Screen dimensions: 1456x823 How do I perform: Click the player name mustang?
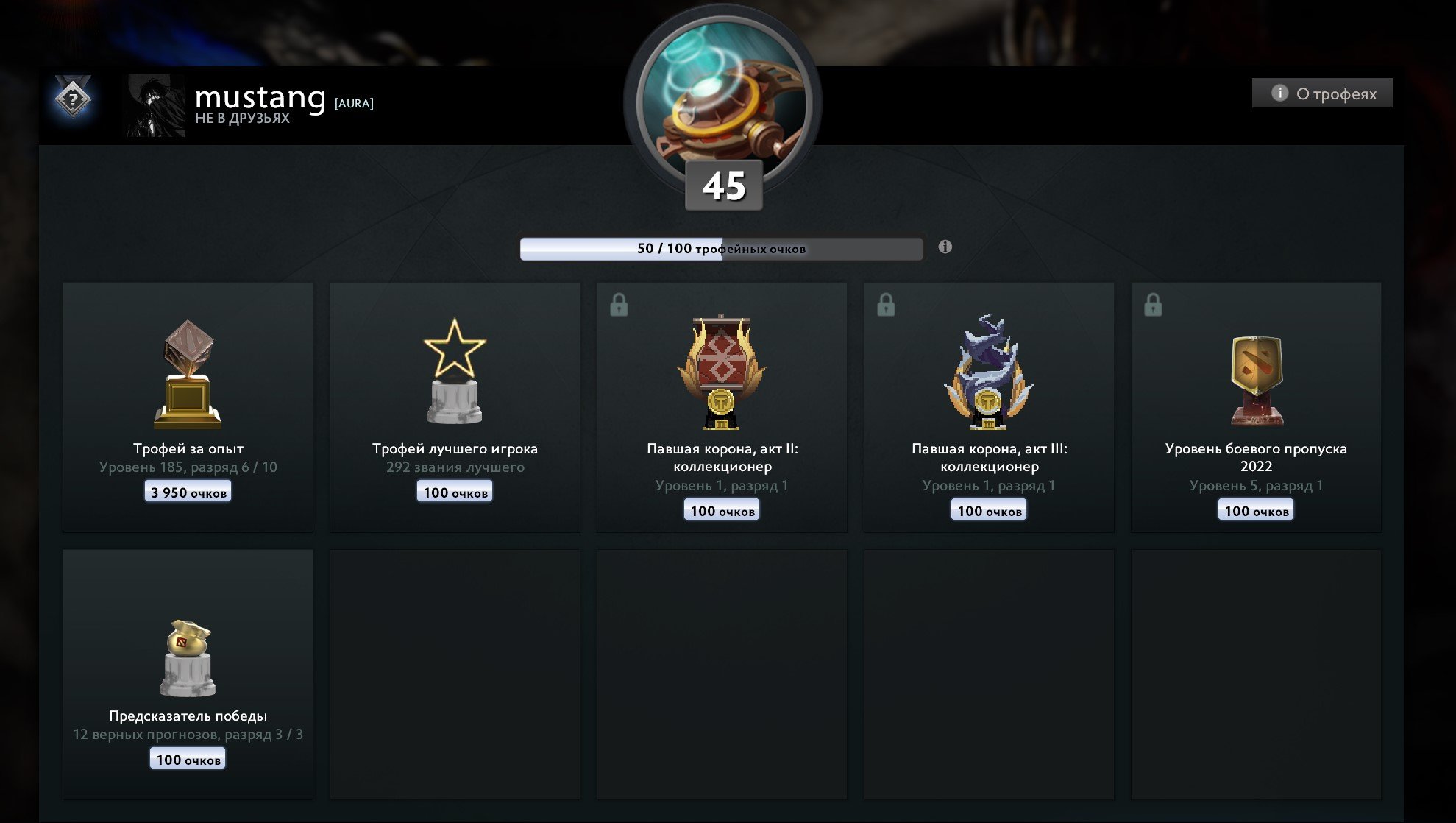click(260, 96)
